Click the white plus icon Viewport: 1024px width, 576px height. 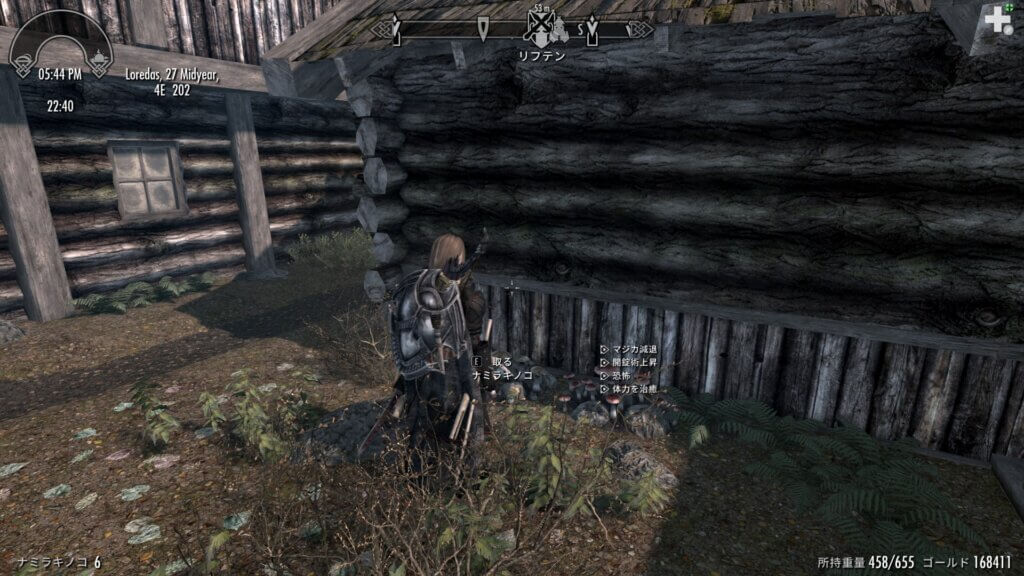click(x=997, y=20)
